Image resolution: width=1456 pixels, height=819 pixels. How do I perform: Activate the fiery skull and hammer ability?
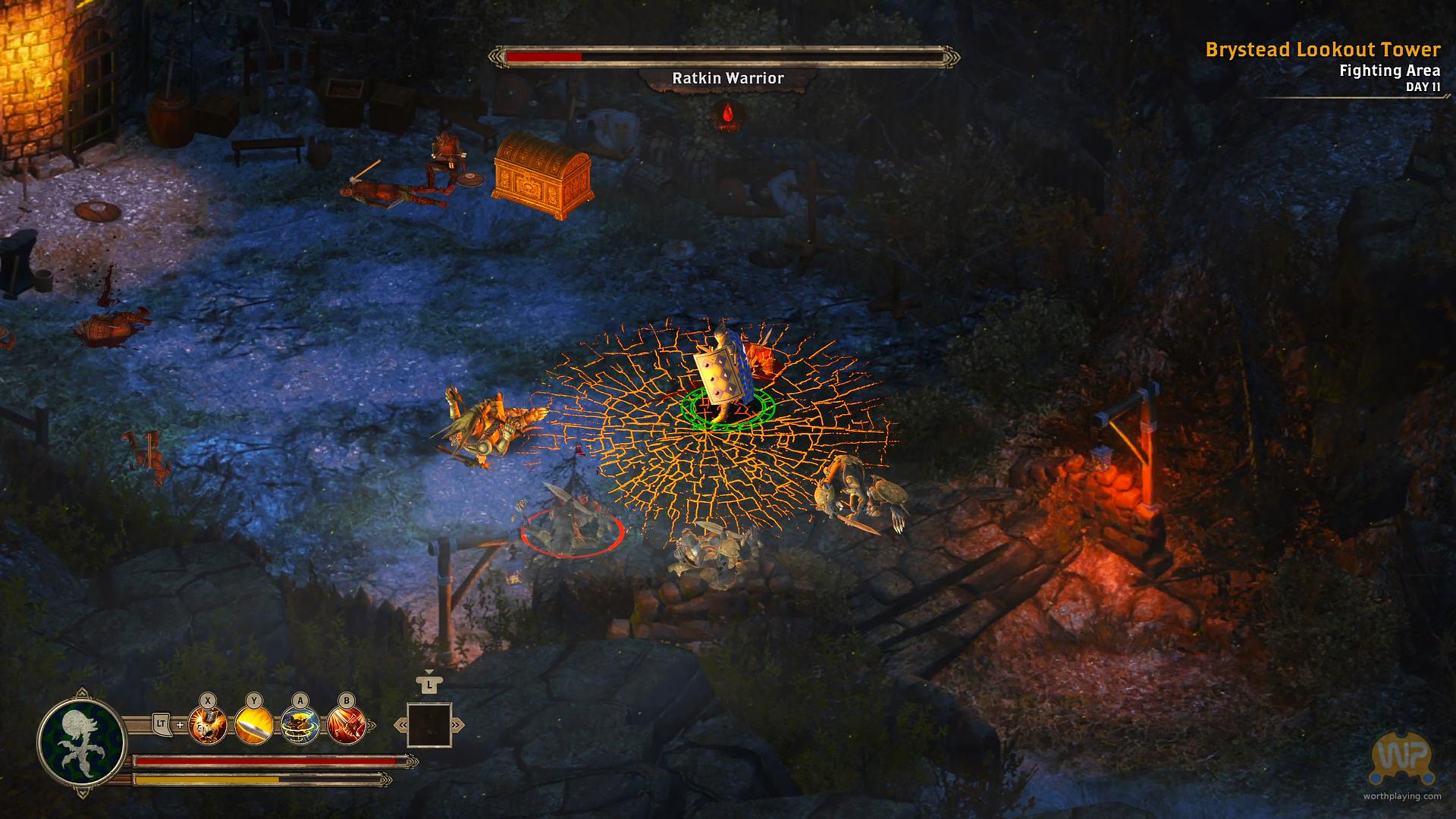coord(208,725)
